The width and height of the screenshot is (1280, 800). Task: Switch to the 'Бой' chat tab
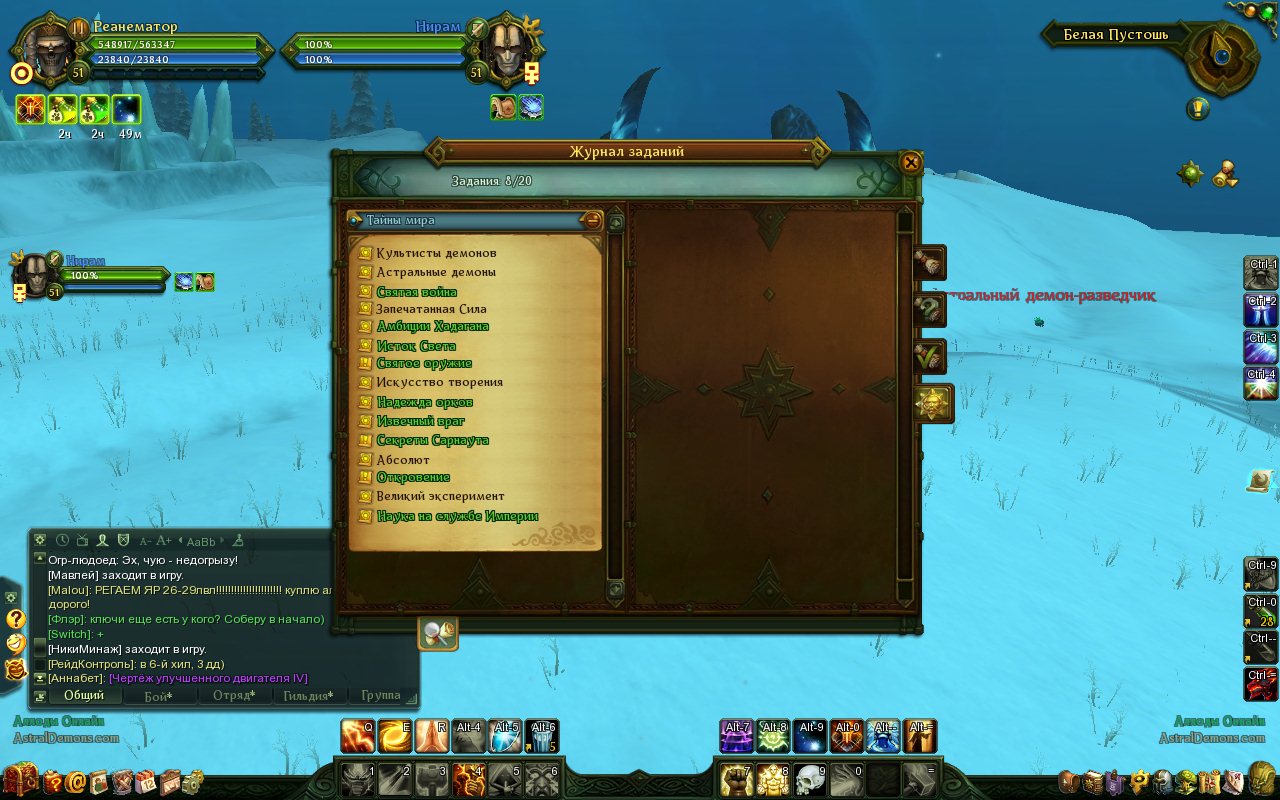coord(157,695)
